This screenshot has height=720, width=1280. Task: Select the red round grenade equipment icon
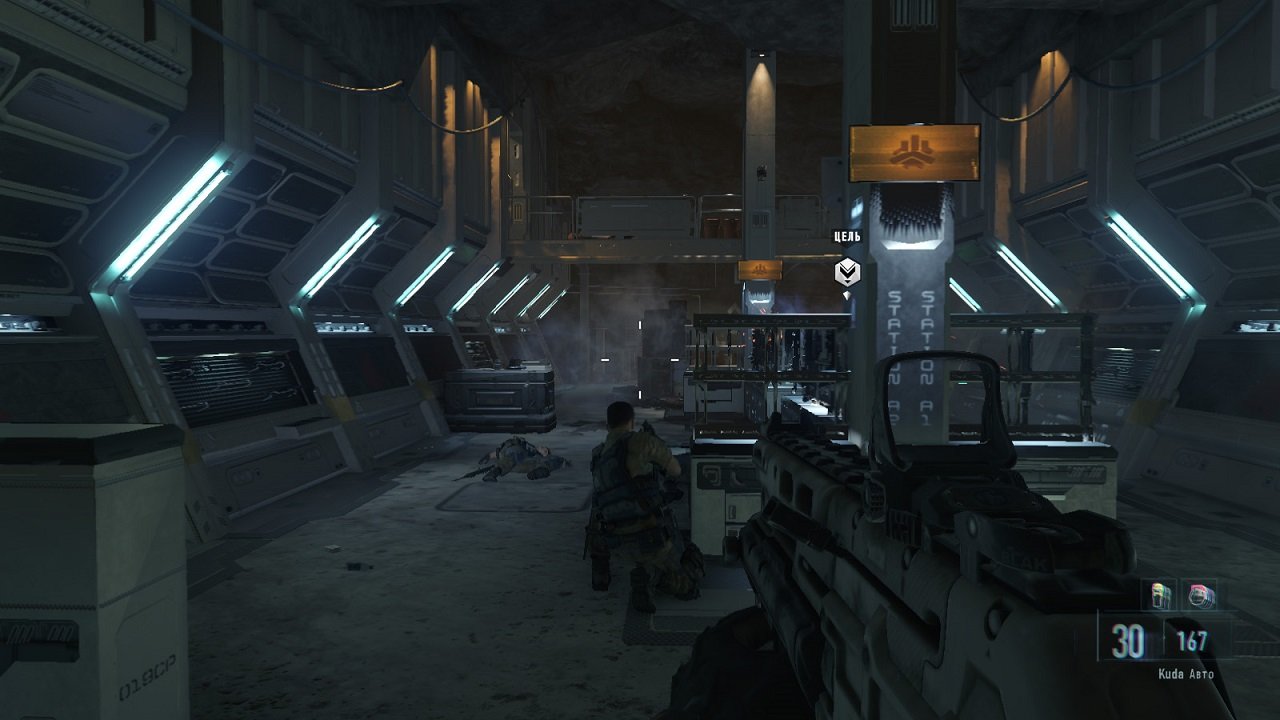1199,596
